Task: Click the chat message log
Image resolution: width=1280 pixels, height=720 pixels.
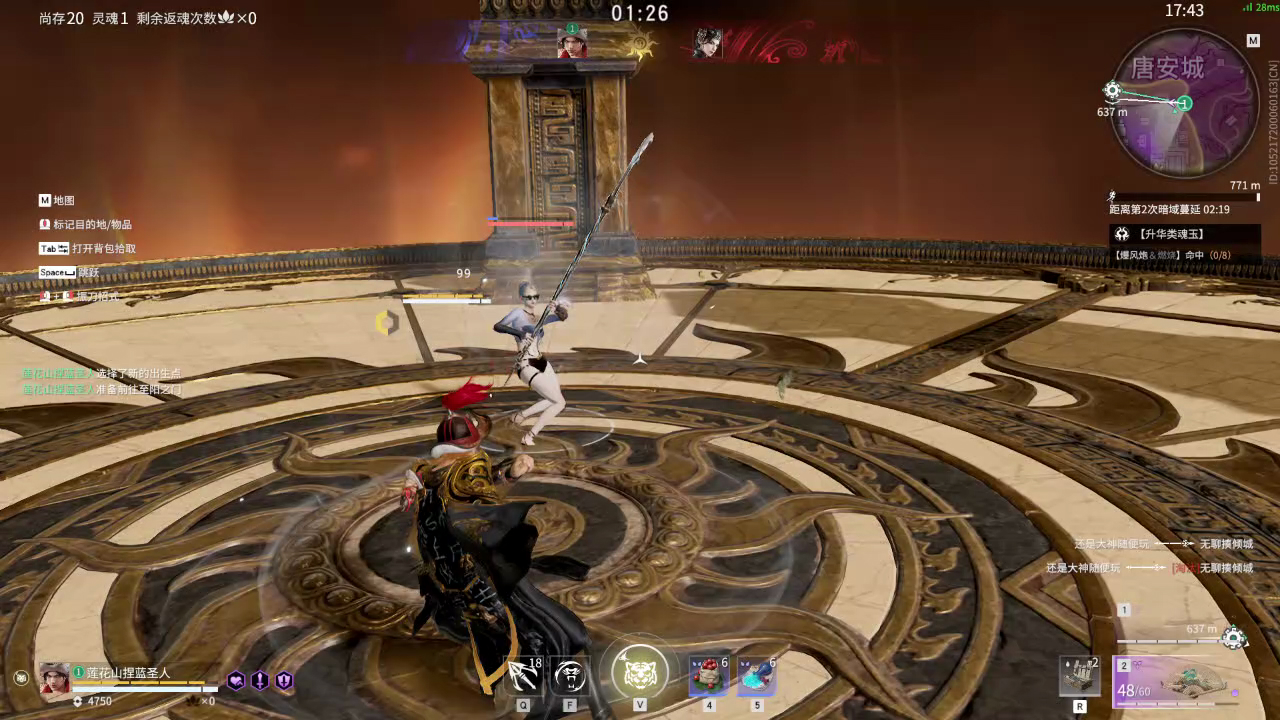Action: point(102,381)
